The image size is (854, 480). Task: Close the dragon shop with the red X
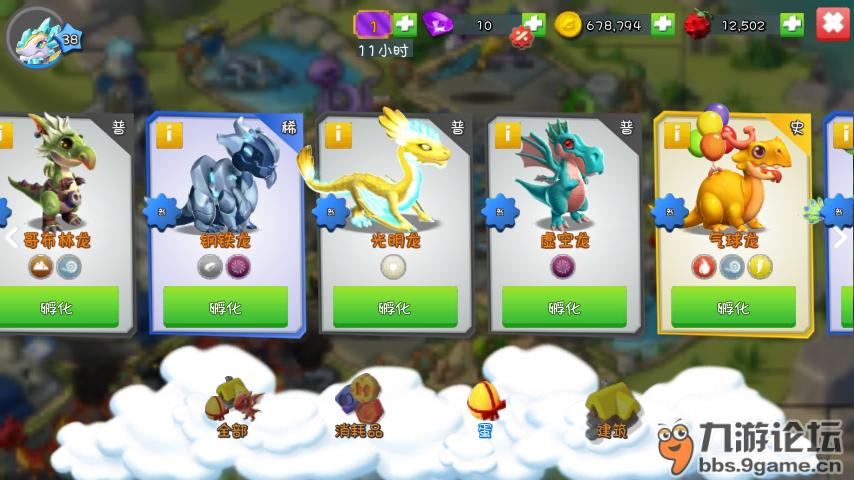(x=832, y=23)
